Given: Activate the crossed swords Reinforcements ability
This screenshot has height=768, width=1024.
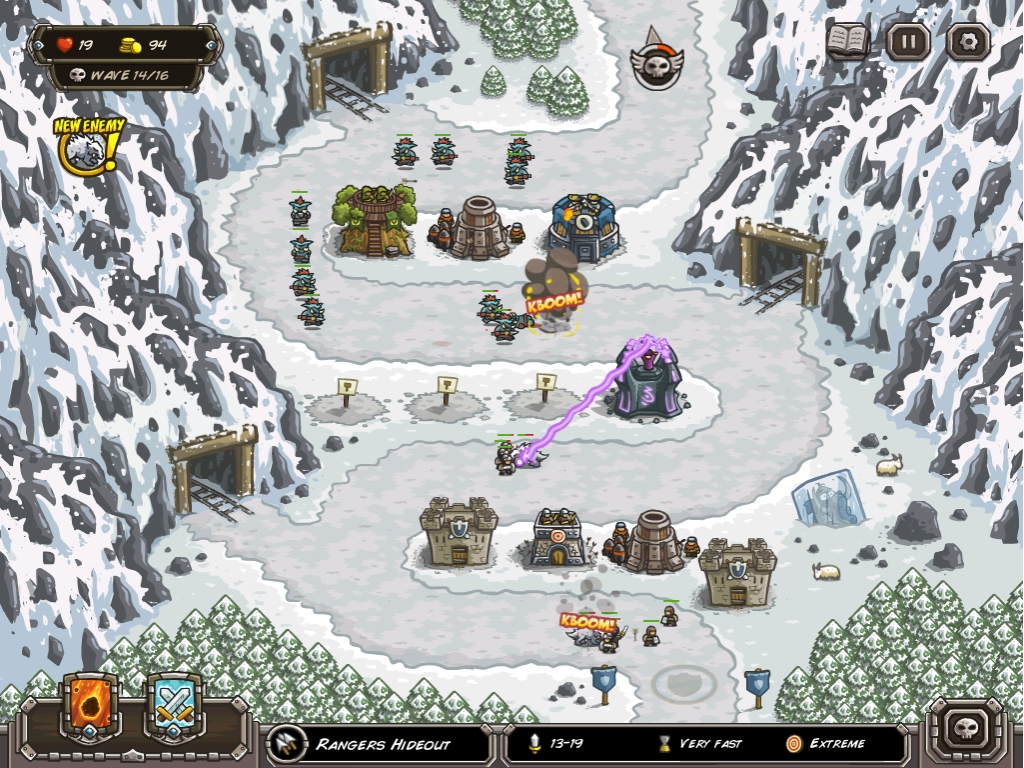Looking at the screenshot, I should (175, 705).
